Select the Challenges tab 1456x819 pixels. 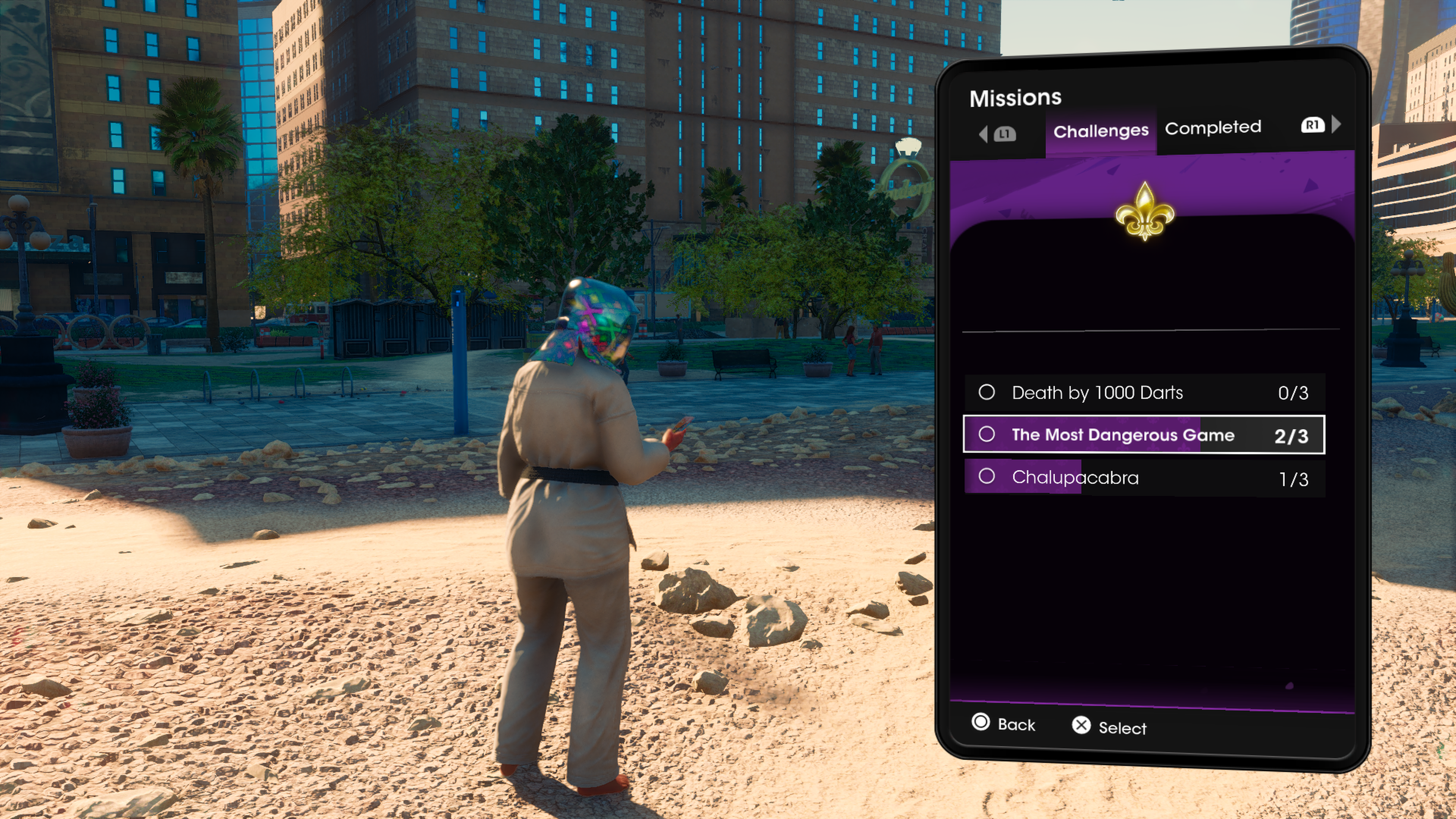(1100, 131)
